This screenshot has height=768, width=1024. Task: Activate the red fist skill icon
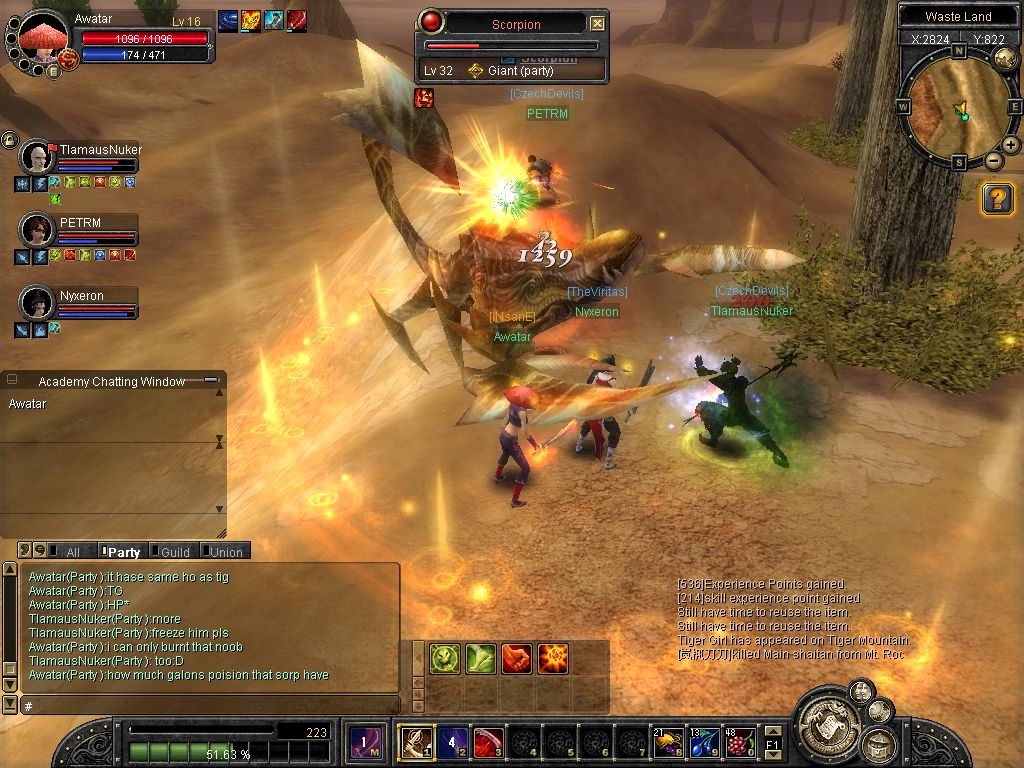(516, 658)
